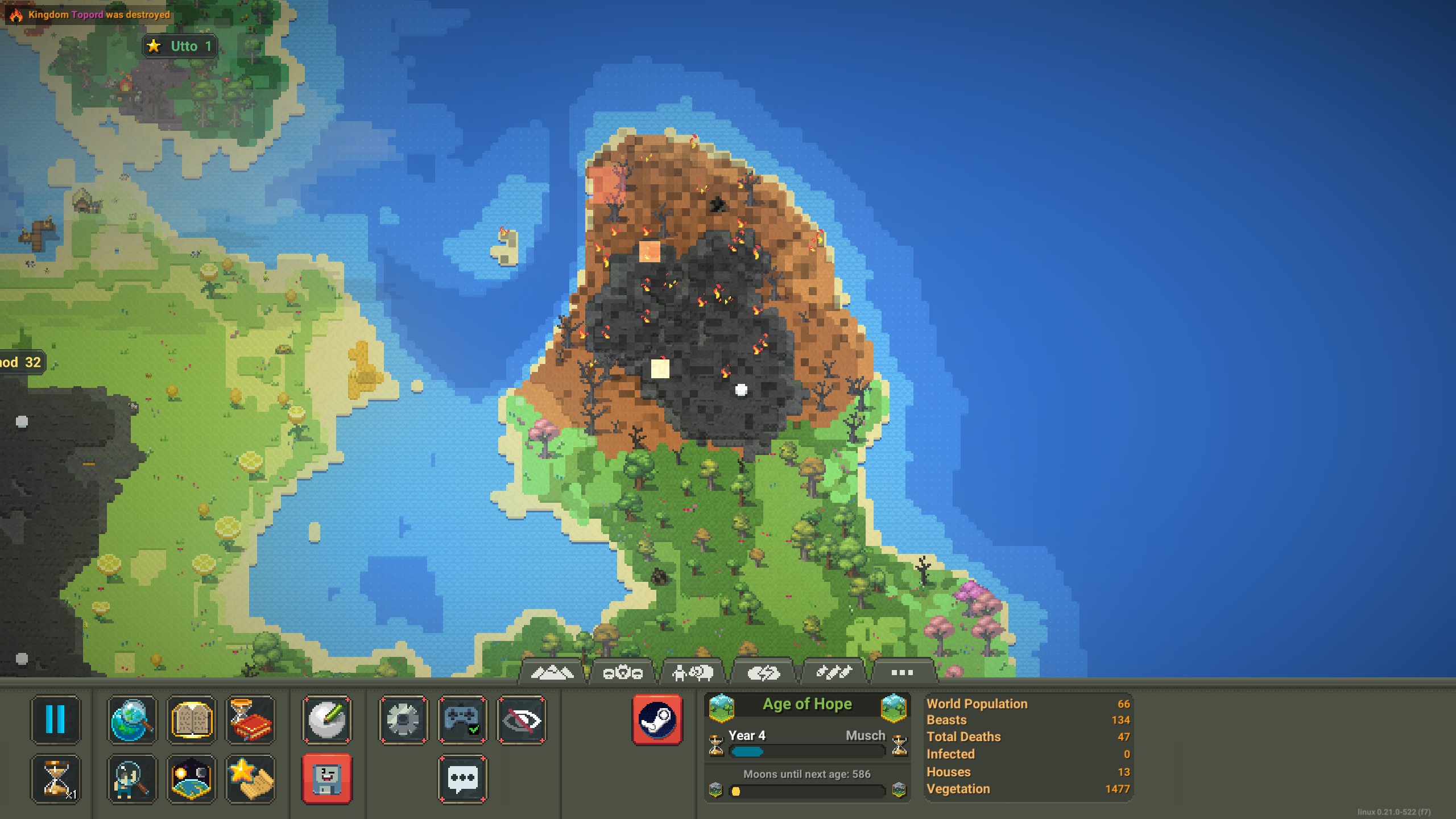Open the gear settings button

(403, 719)
